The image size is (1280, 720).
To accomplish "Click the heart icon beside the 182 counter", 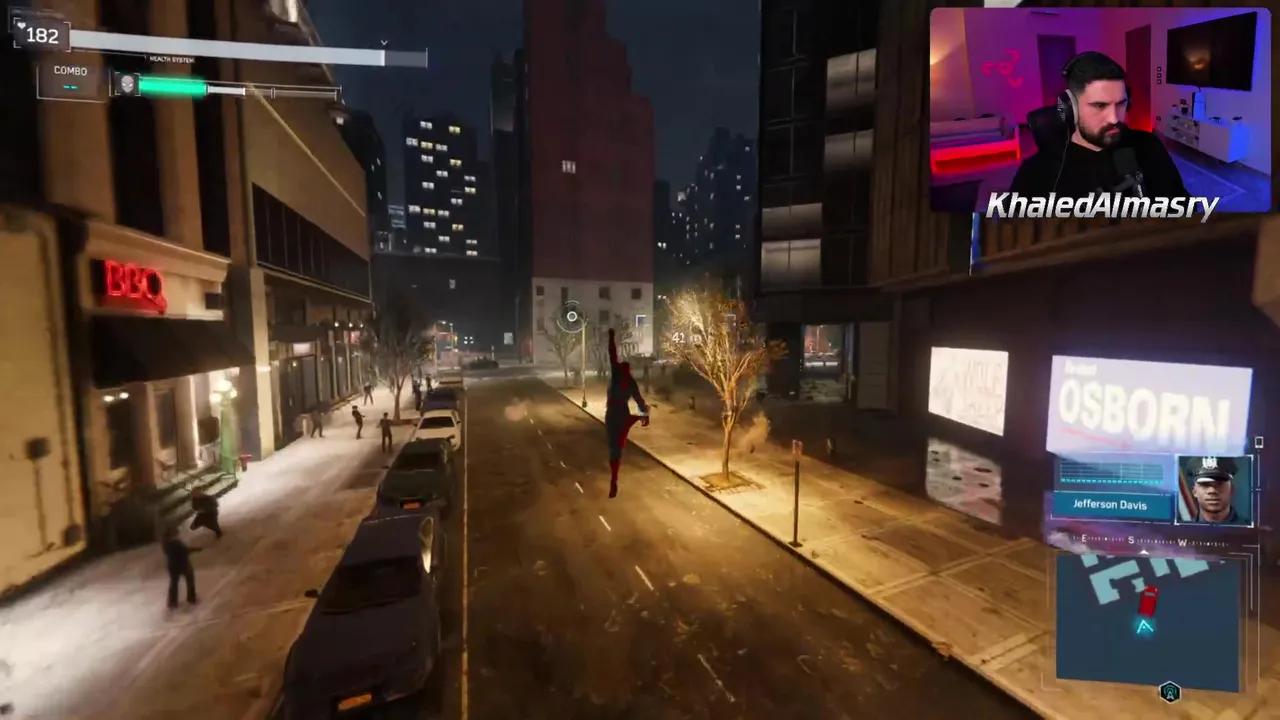I will (22, 26).
